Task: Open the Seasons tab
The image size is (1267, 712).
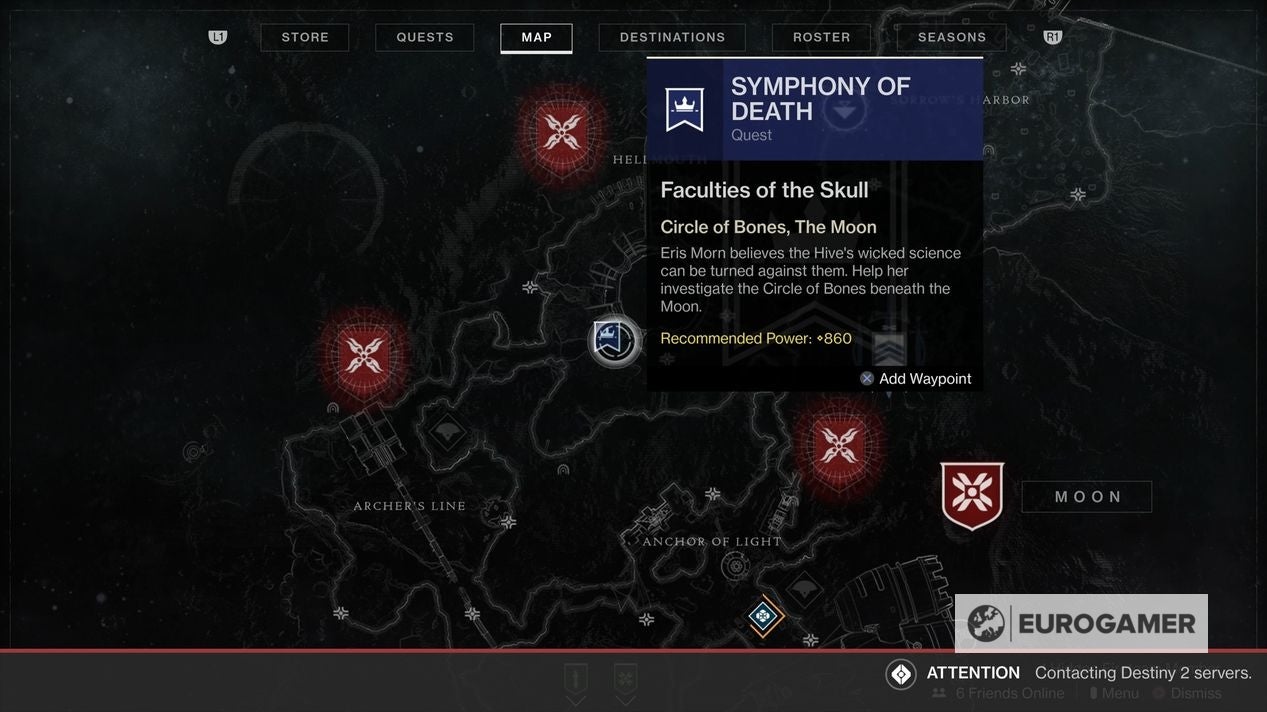Action: pyautogui.click(x=952, y=38)
